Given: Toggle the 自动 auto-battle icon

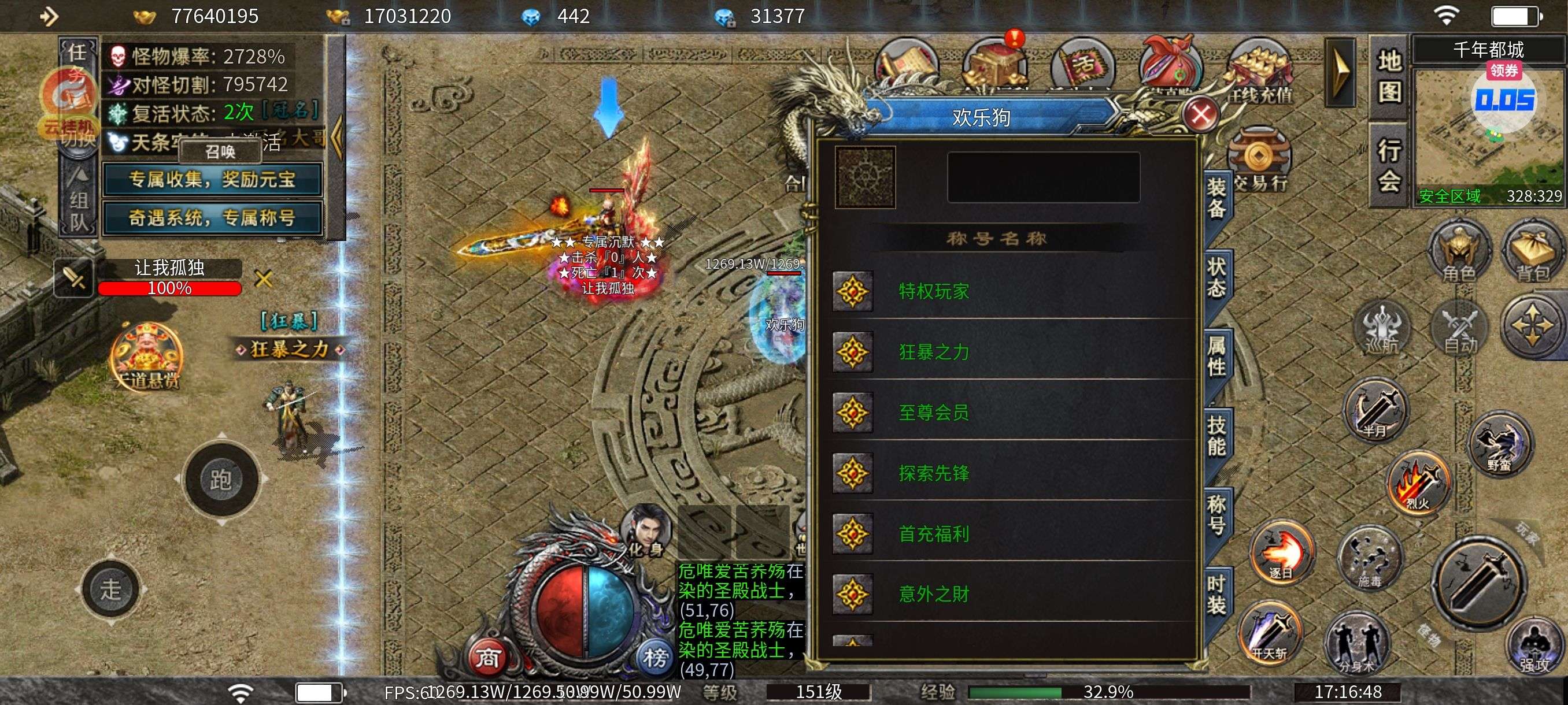Looking at the screenshot, I should (x=1460, y=329).
